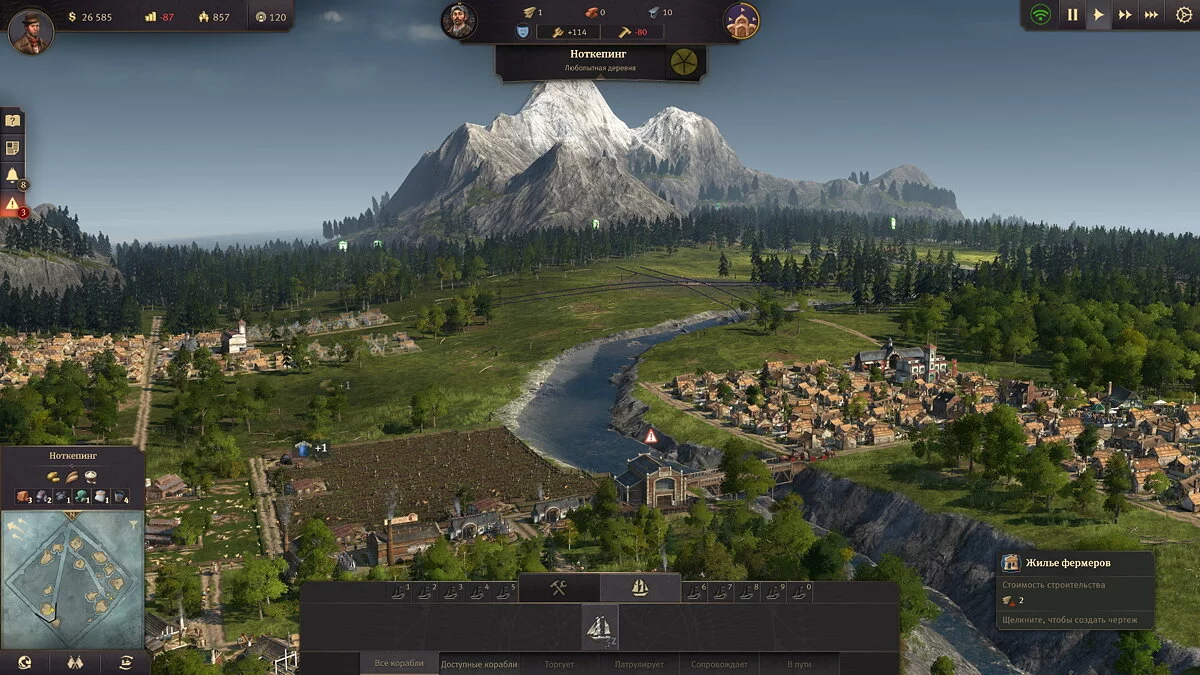Open the question mark help icon
Viewport: 1200px width, 675px height.
point(12,121)
